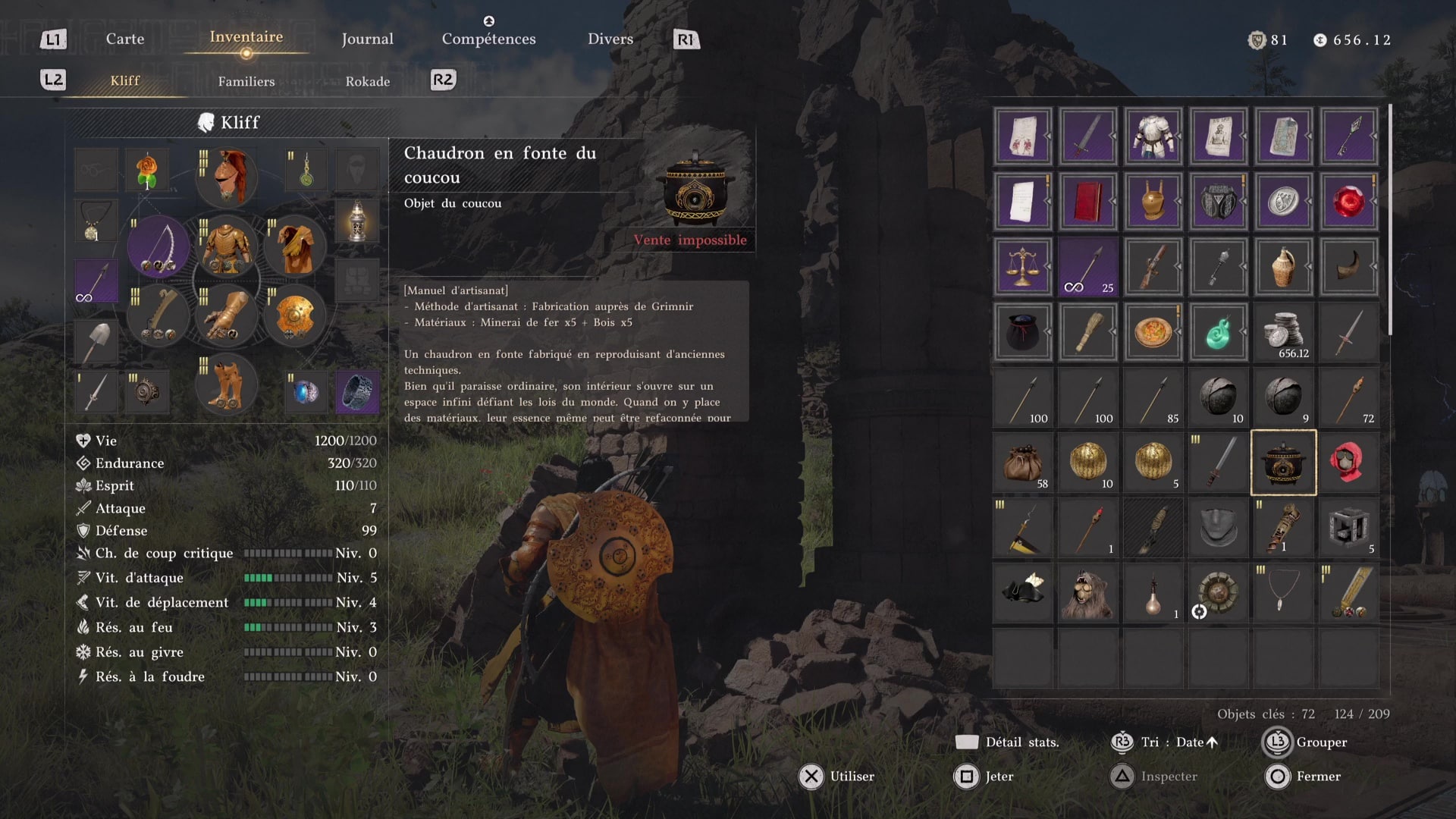Pick the silver coin stack slot
1456x819 pixels.
pos(1283,332)
